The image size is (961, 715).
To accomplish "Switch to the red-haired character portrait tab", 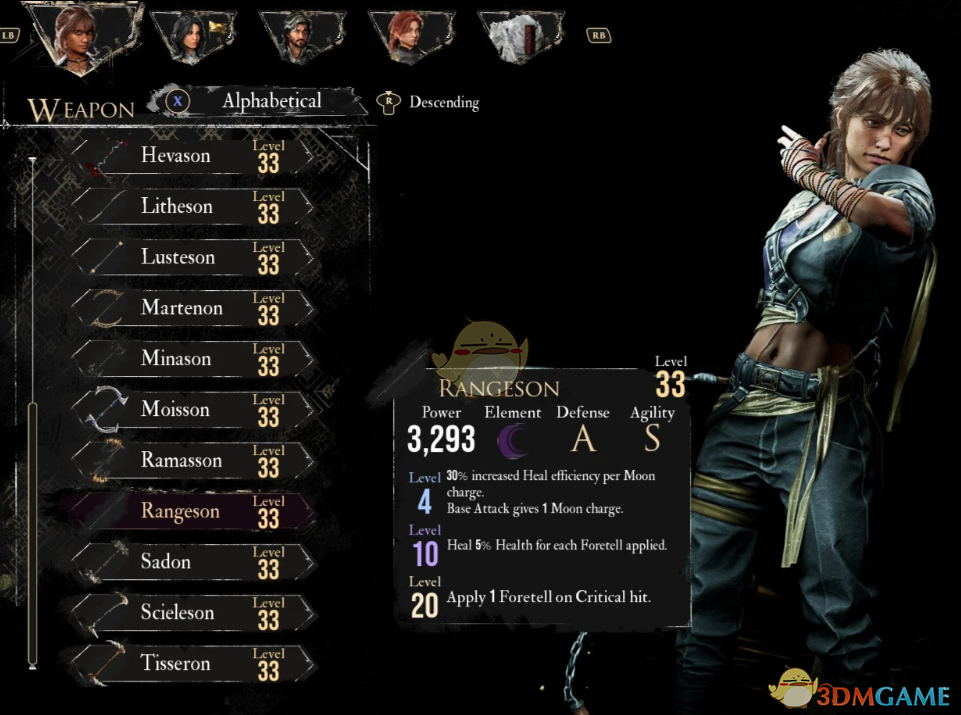I will coord(407,36).
